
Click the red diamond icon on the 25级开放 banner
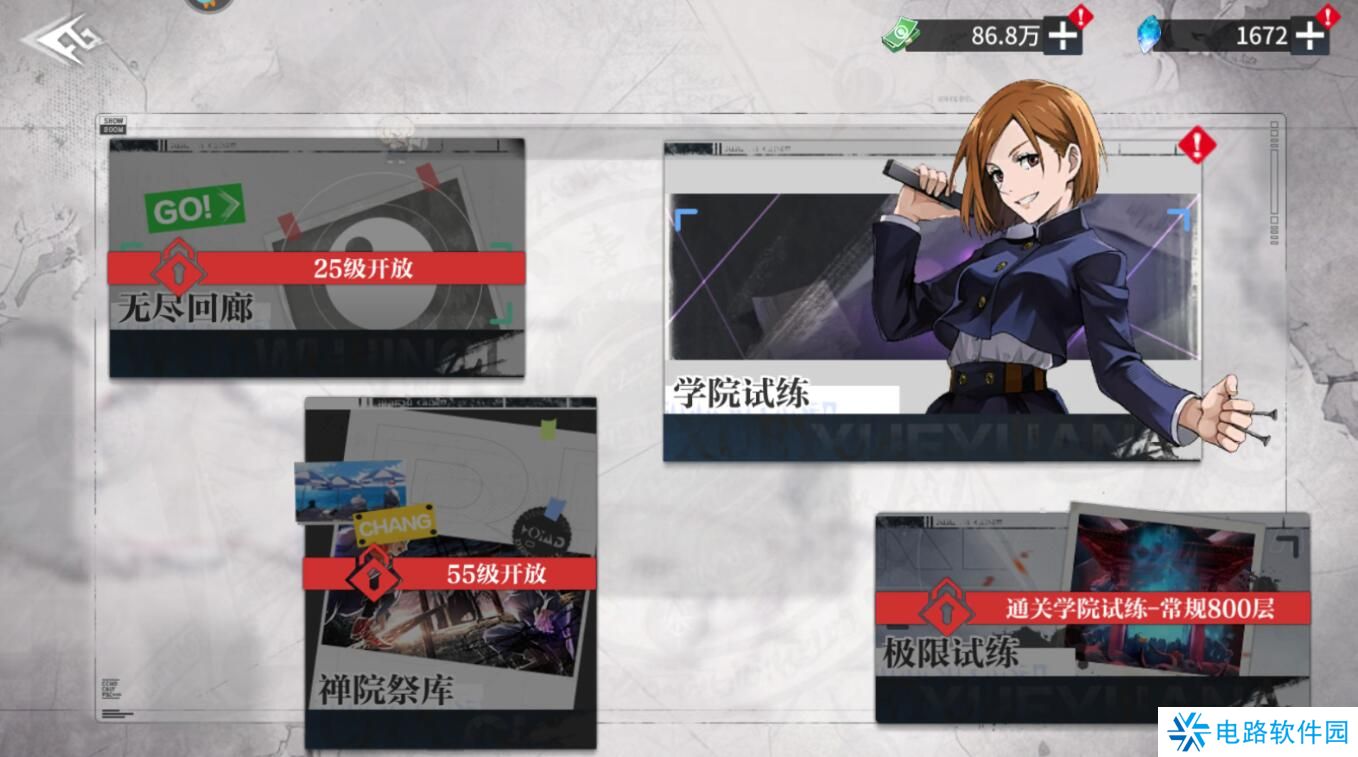click(x=179, y=268)
